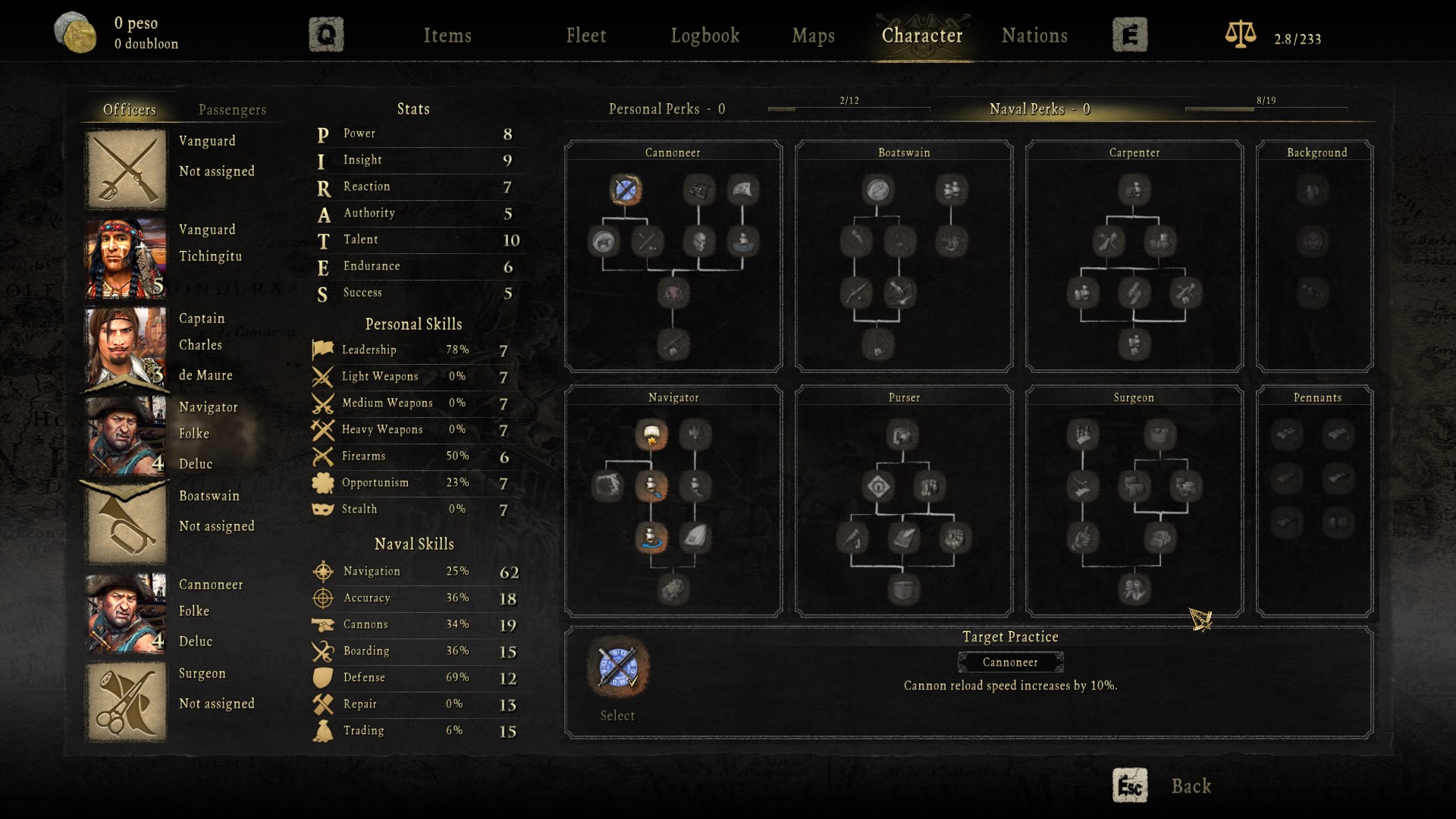Image resolution: width=1456 pixels, height=819 pixels.
Task: Go Back from the character screen
Action: tap(1191, 786)
